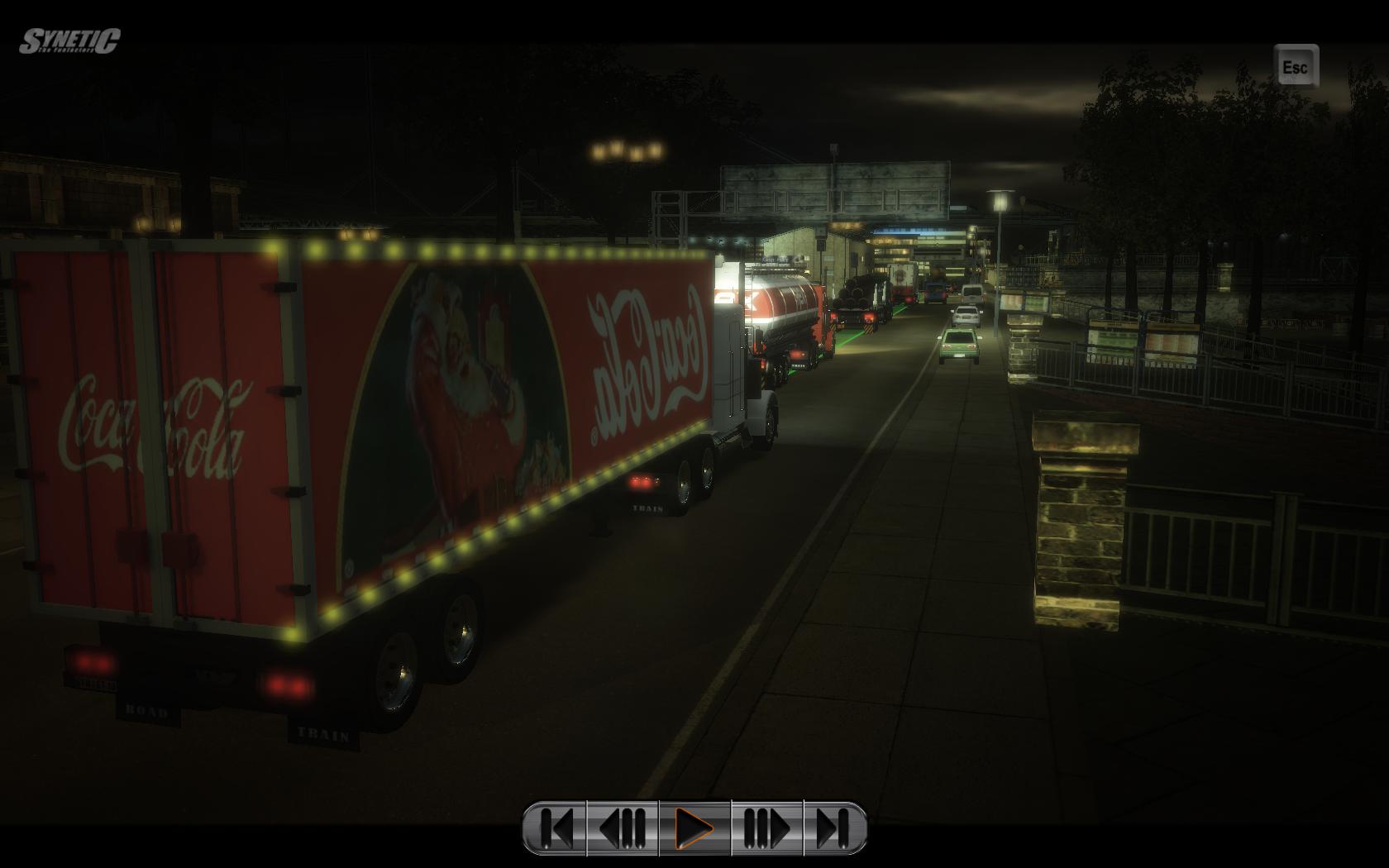Image resolution: width=1389 pixels, height=868 pixels.
Task: Play the replay with the orange arrow
Action: pos(694,827)
